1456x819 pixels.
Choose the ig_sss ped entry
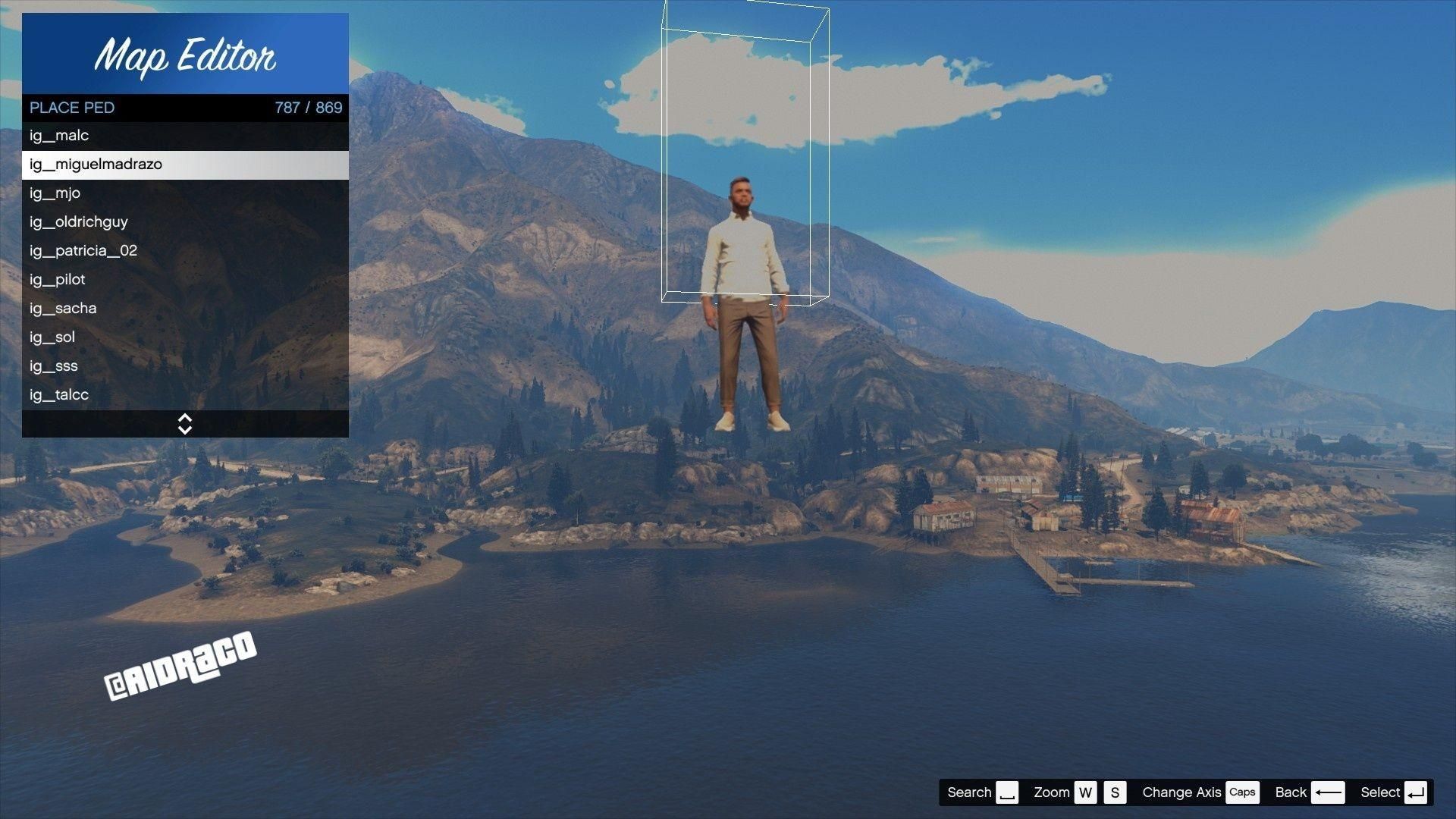(185, 366)
